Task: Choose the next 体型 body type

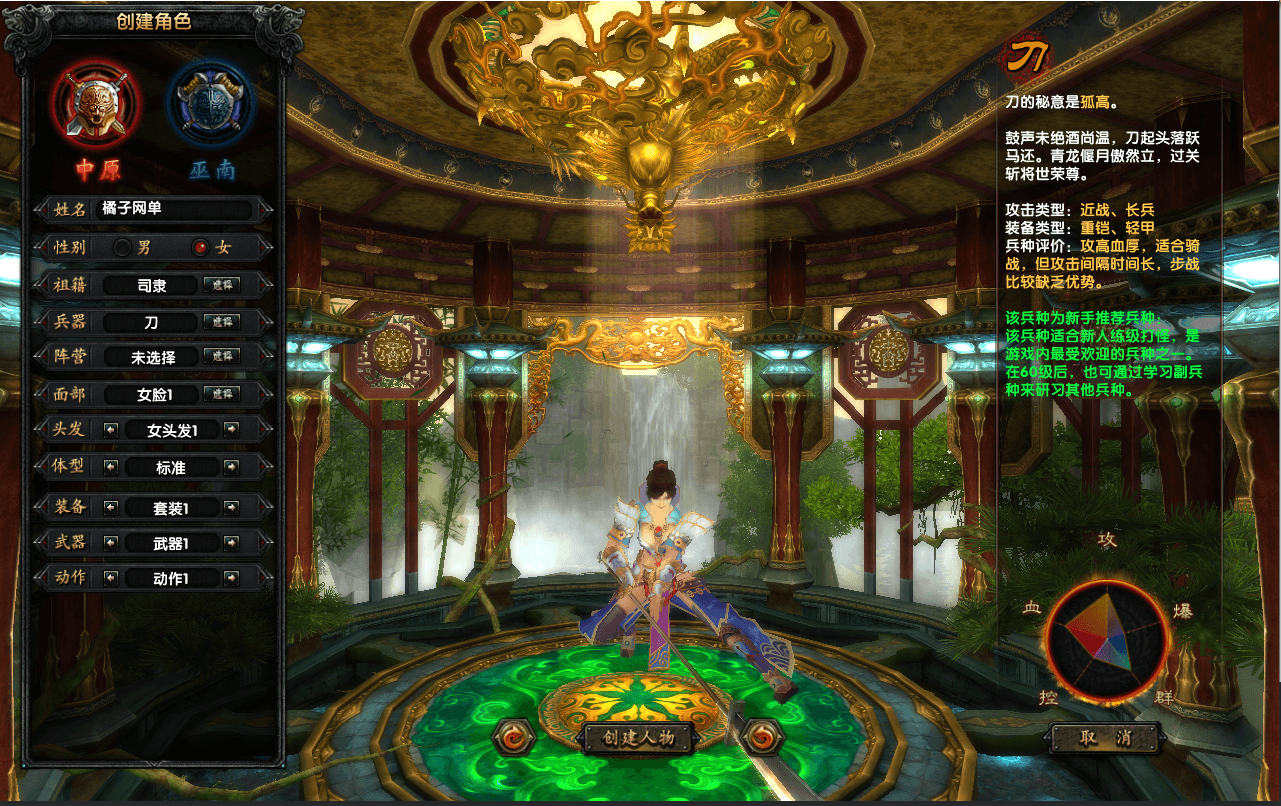Action: pos(231,467)
